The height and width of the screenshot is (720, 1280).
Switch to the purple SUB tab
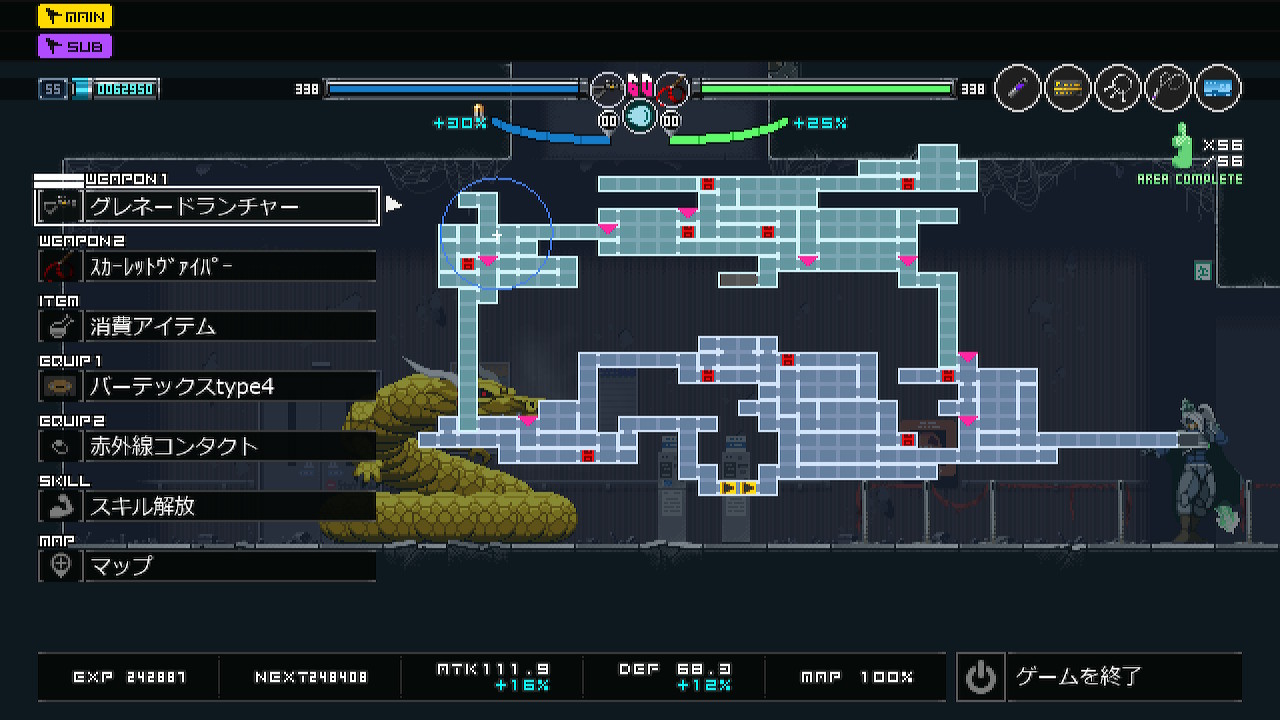75,46
